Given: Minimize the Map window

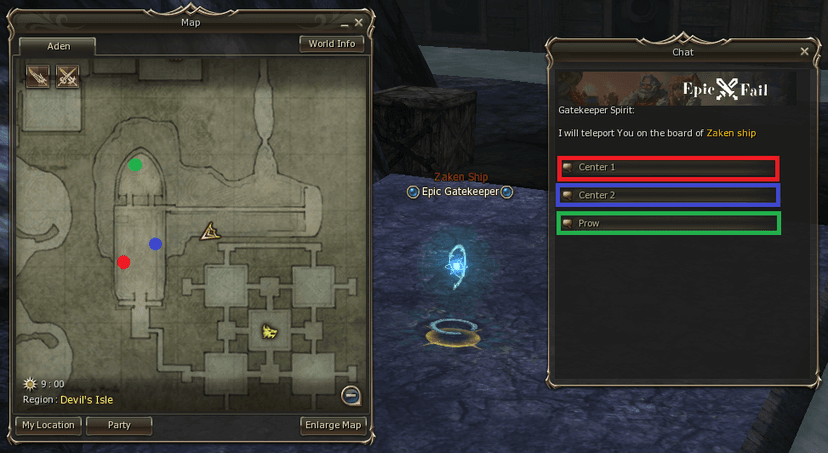Looking at the screenshot, I should click(x=344, y=23).
